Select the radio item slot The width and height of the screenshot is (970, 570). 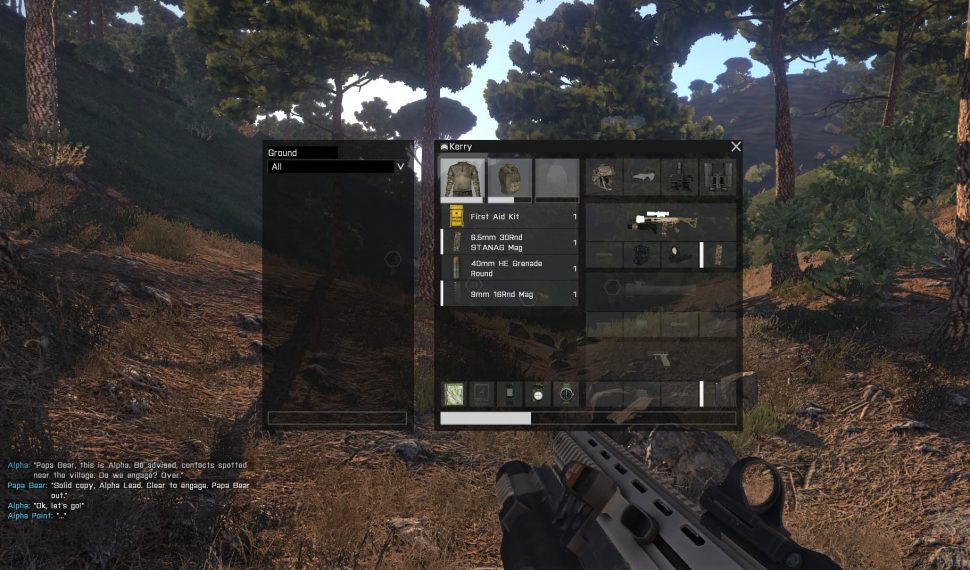[510, 394]
